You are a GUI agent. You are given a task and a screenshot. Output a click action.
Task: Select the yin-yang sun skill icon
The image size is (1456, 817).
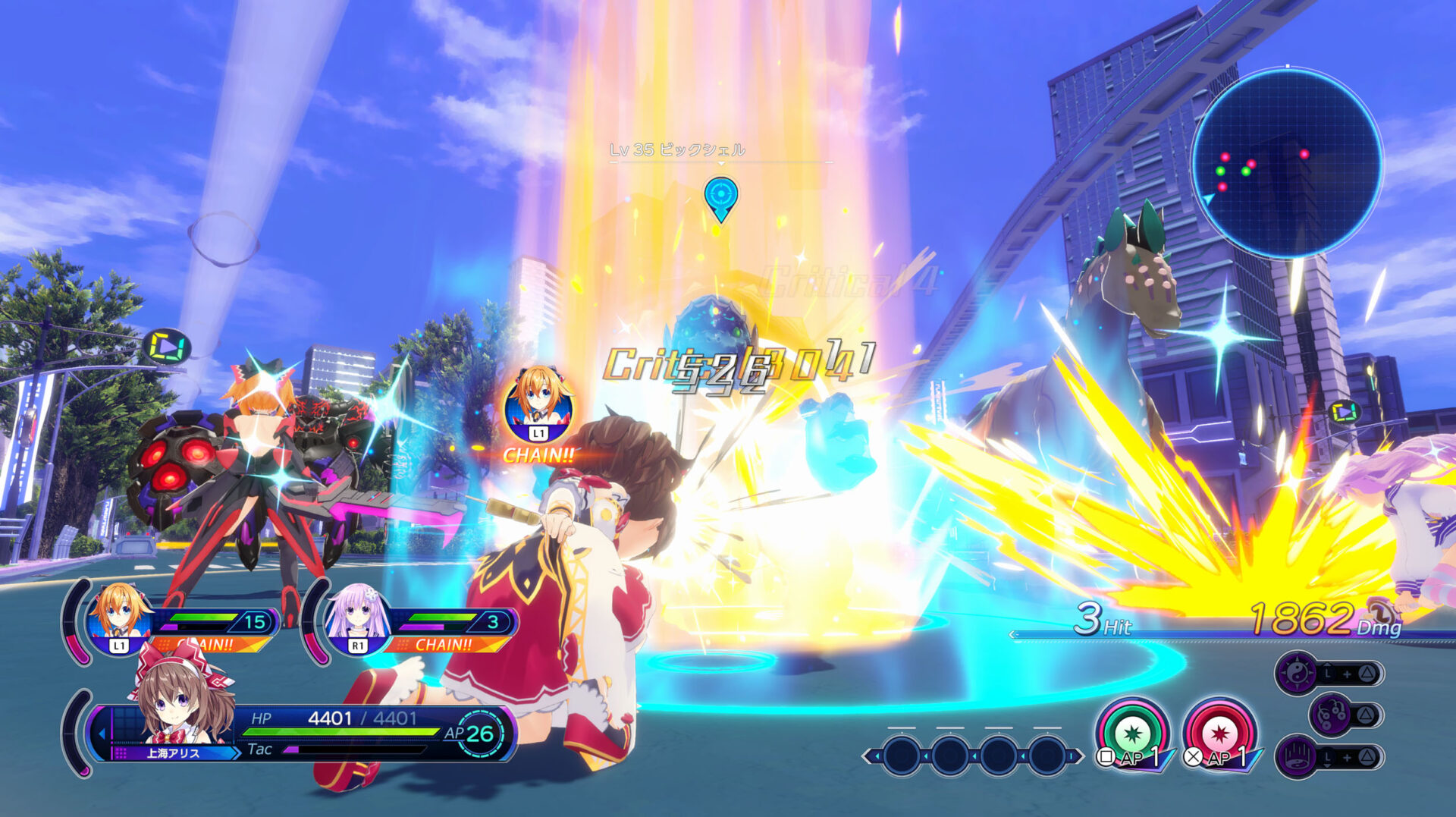point(1298,671)
